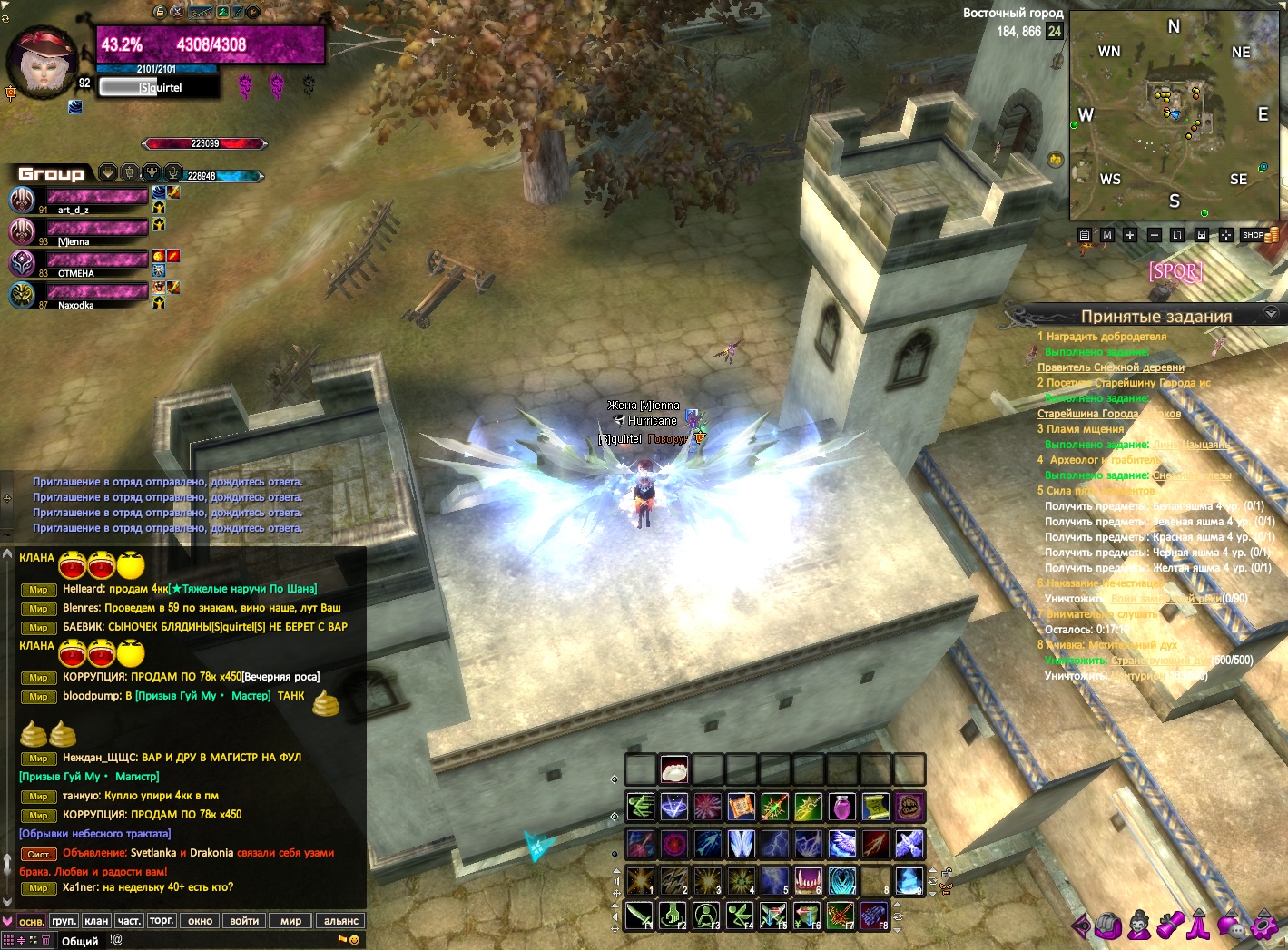
Task: Open the SHOP button with gold coins
Action: 1259,235
